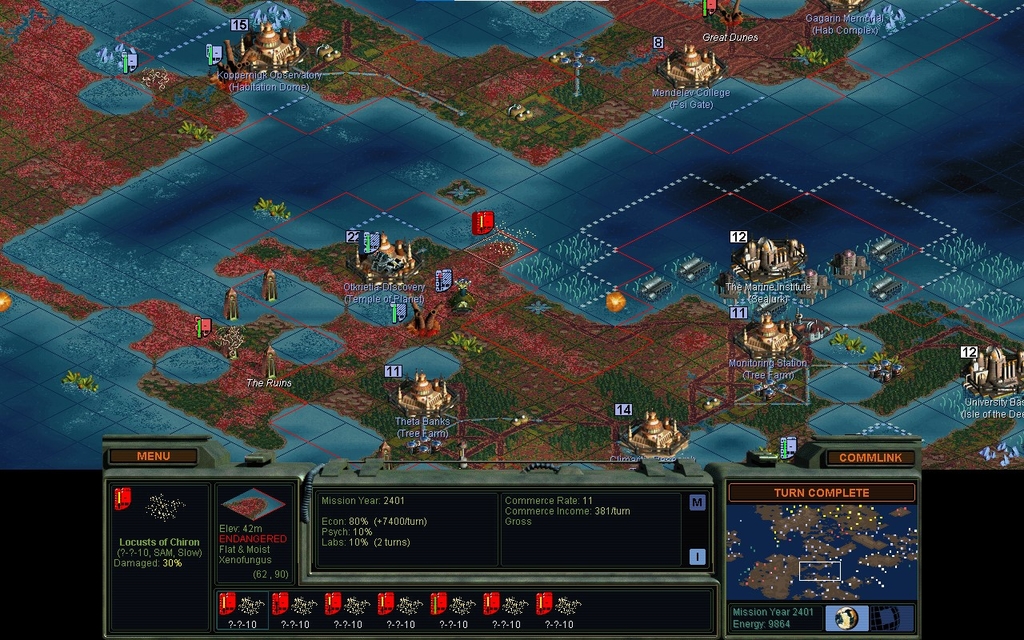Viewport: 1024px width, 640px height.
Task: Click the I button in info panel
Action: [697, 557]
